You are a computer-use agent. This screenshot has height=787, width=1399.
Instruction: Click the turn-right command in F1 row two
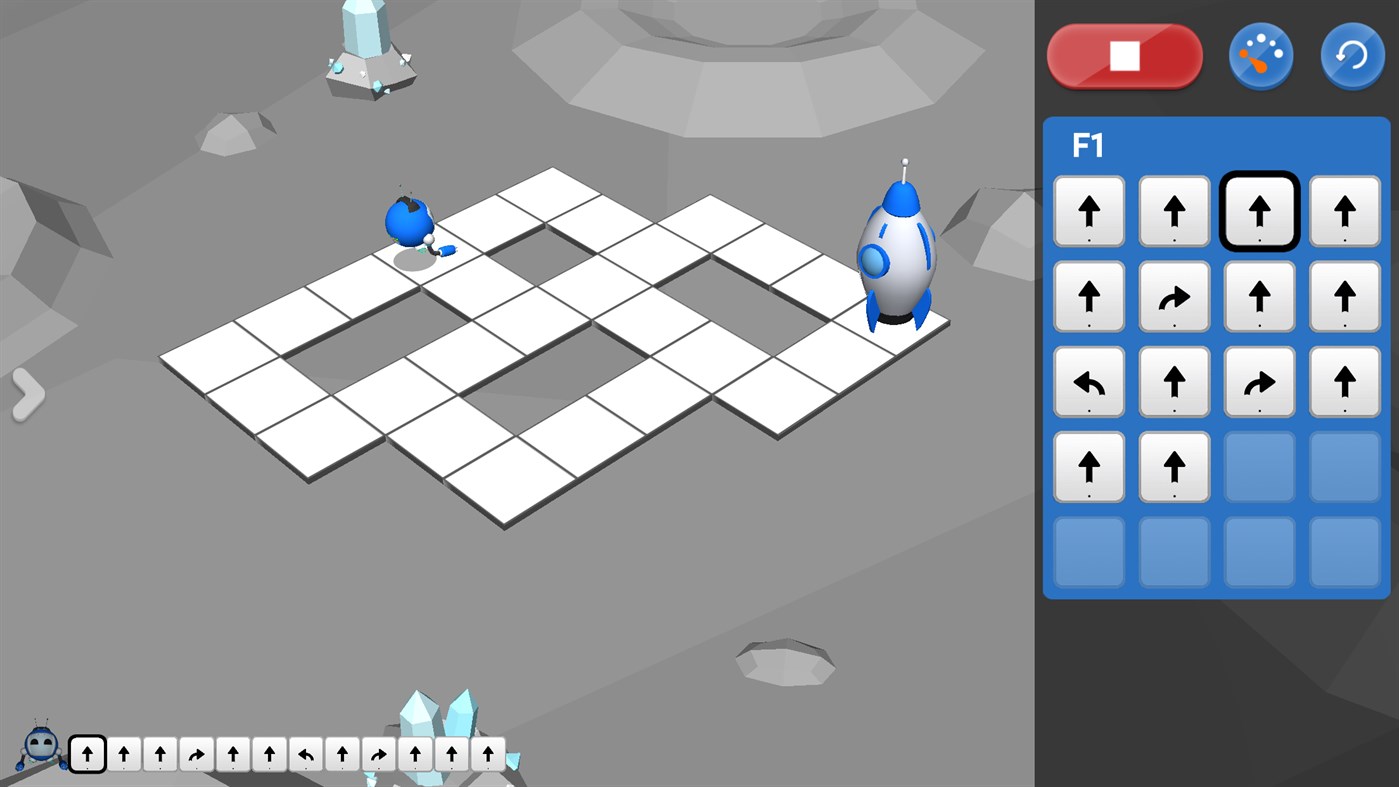pos(1174,296)
